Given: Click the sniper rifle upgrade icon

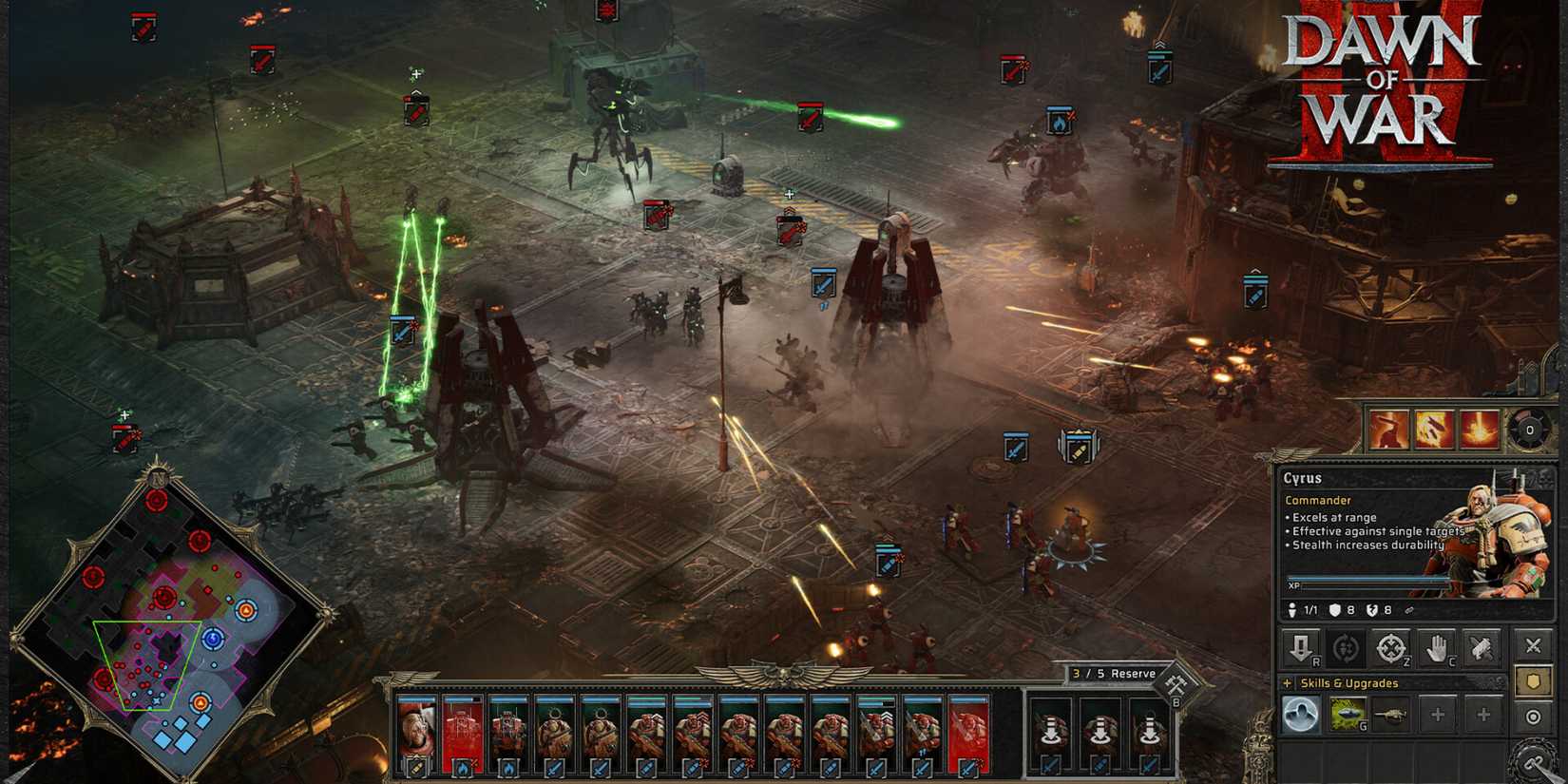Looking at the screenshot, I should point(1391,714).
